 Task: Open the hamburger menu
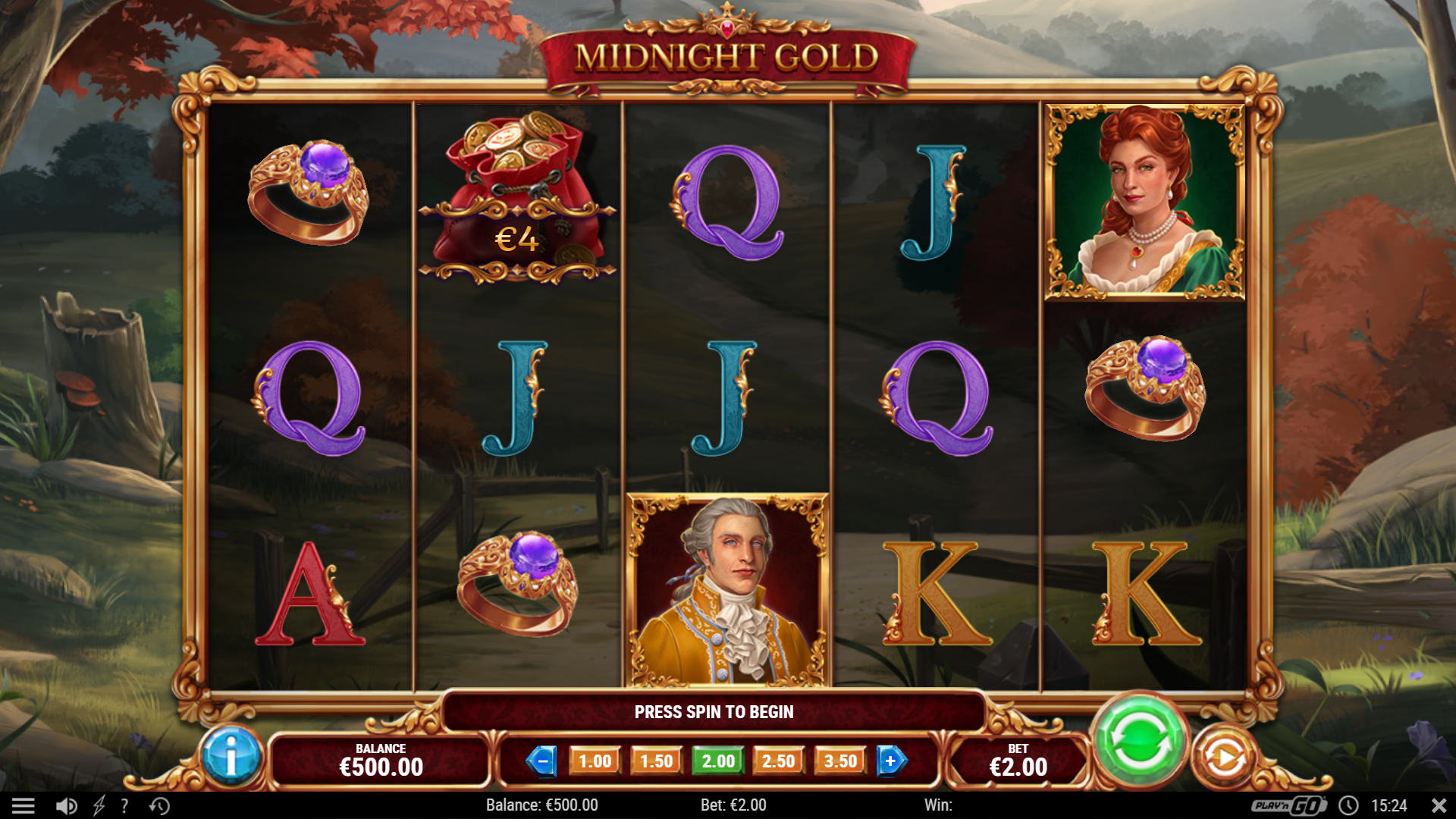(x=24, y=805)
